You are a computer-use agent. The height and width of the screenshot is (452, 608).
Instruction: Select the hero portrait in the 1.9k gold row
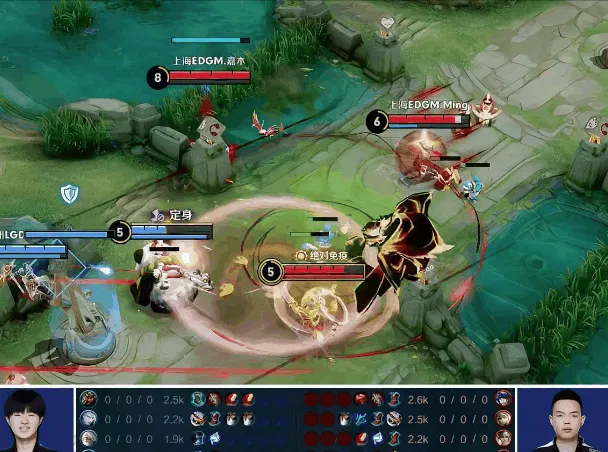tap(89, 438)
